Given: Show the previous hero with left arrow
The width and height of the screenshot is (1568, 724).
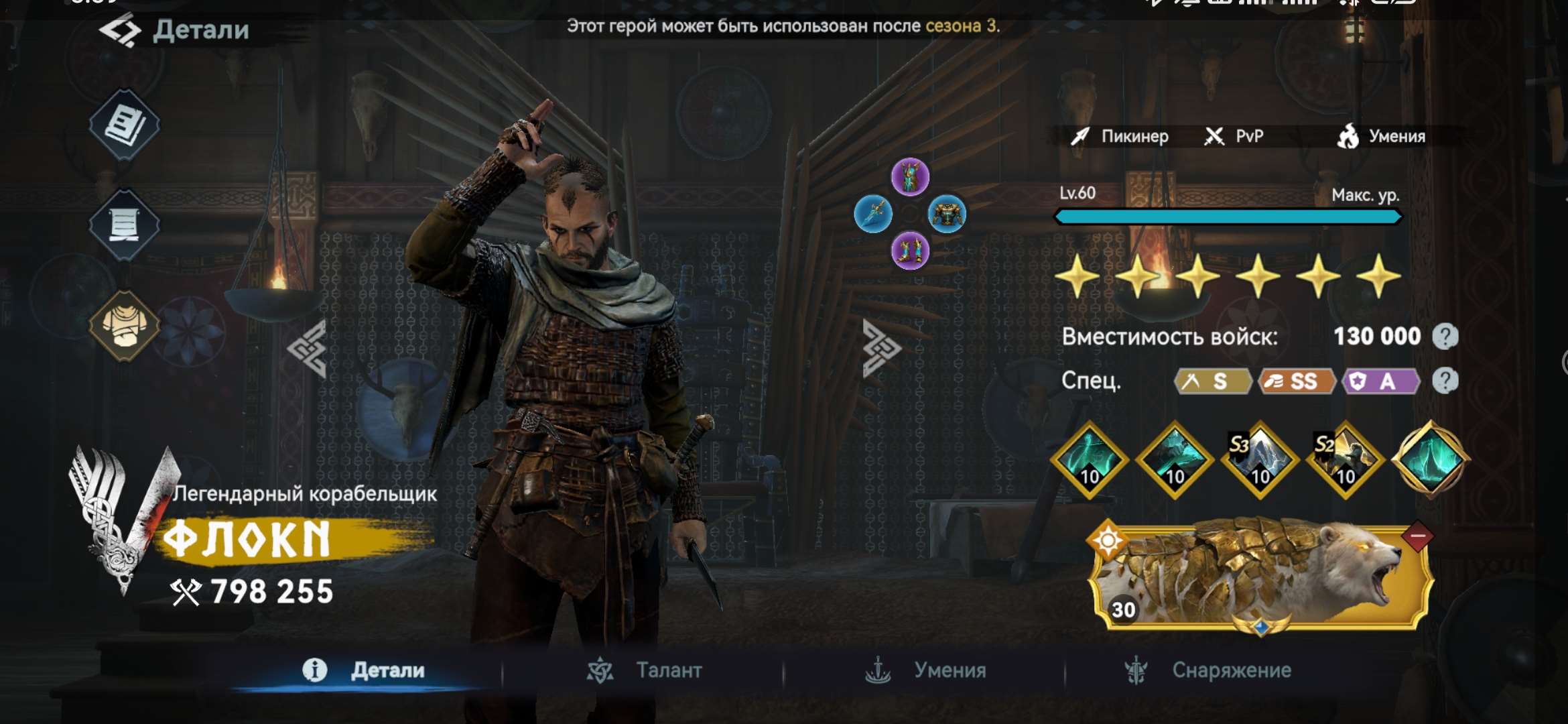Looking at the screenshot, I should coord(308,349).
